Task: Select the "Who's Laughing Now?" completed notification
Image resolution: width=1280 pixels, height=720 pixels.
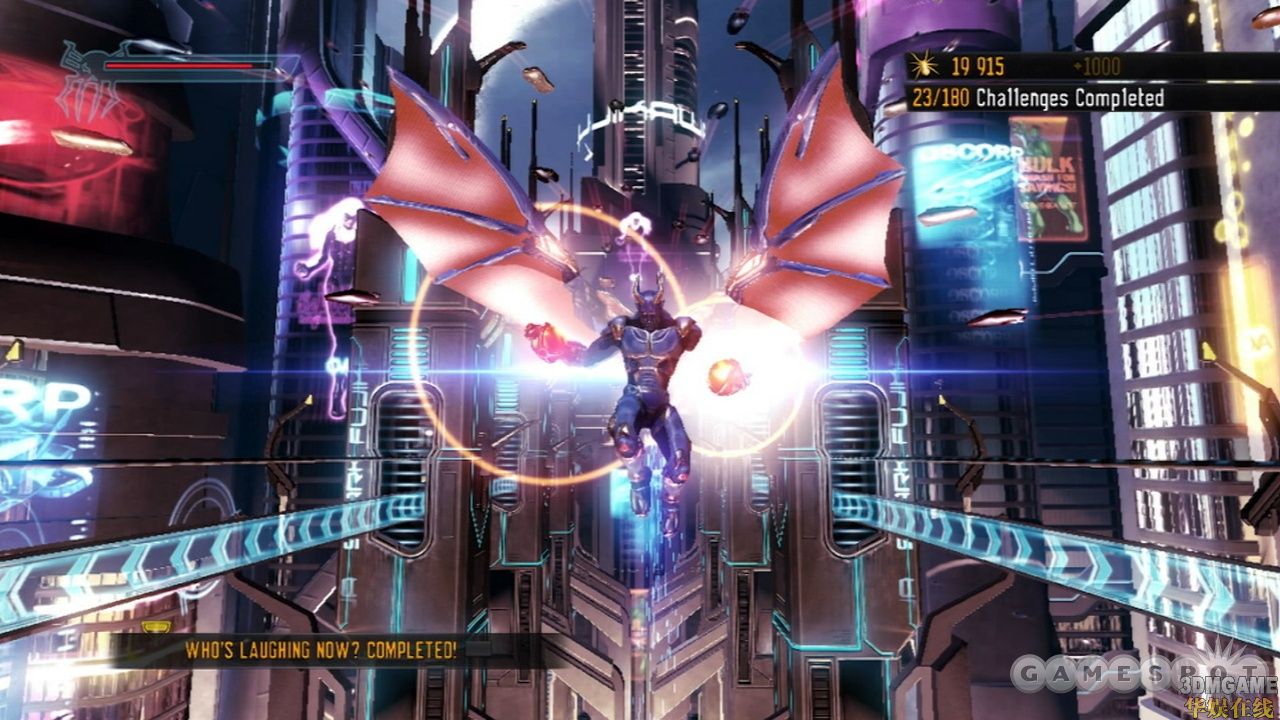Action: [x=320, y=650]
